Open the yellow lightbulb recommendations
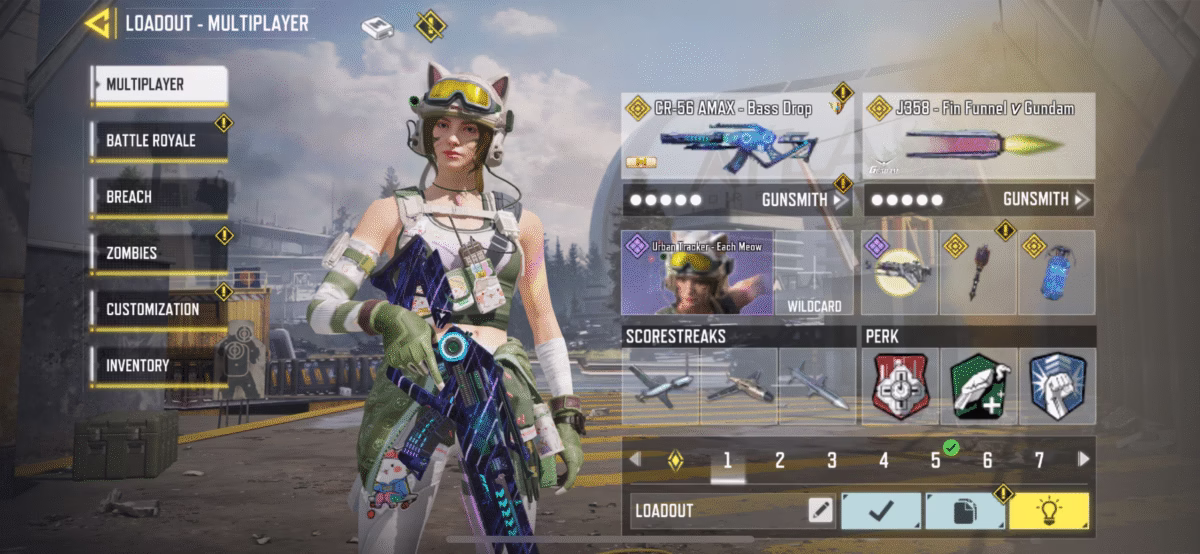Image resolution: width=1200 pixels, height=554 pixels. coord(1049,511)
